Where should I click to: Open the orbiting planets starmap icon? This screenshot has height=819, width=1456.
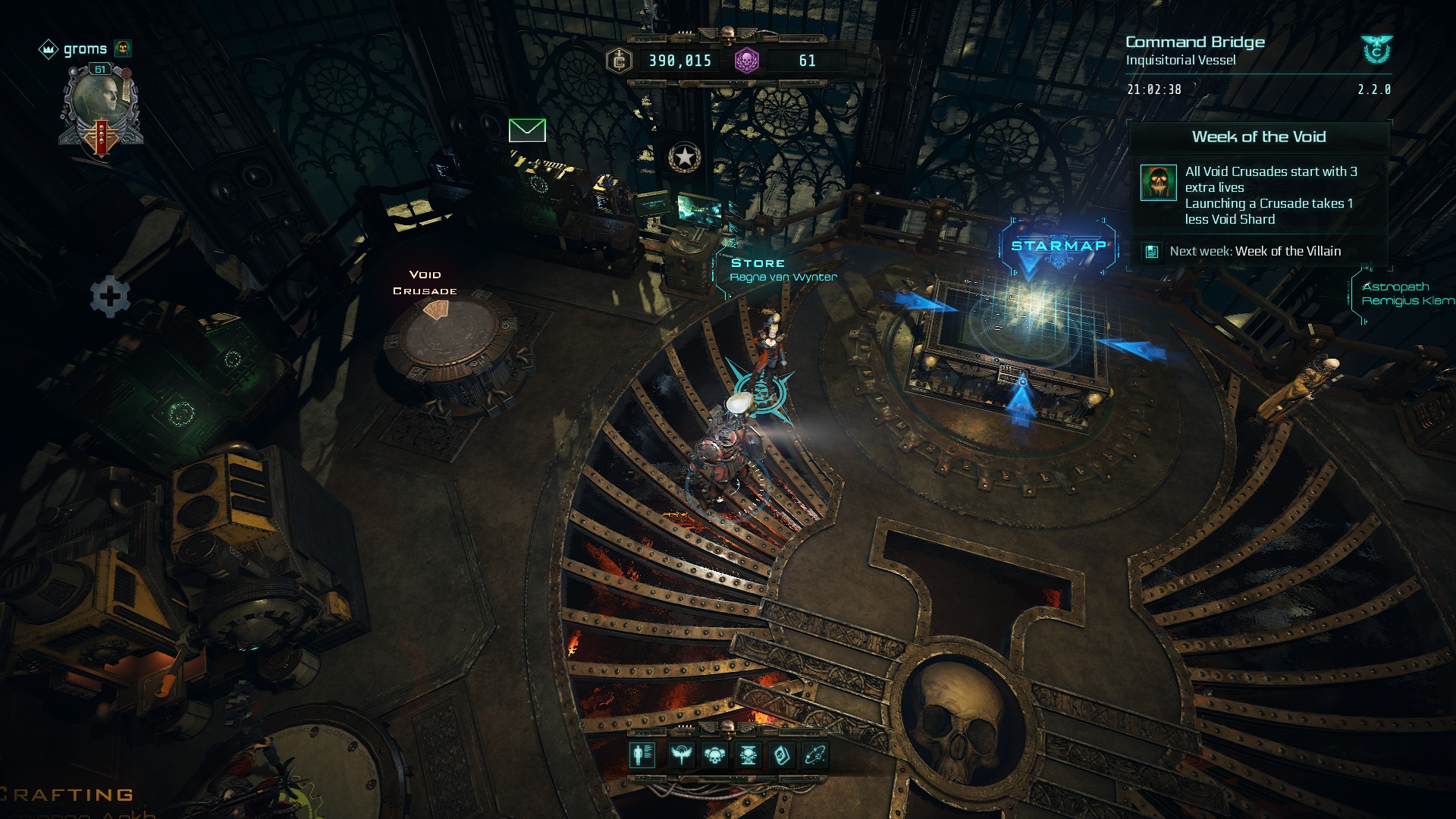[x=815, y=755]
